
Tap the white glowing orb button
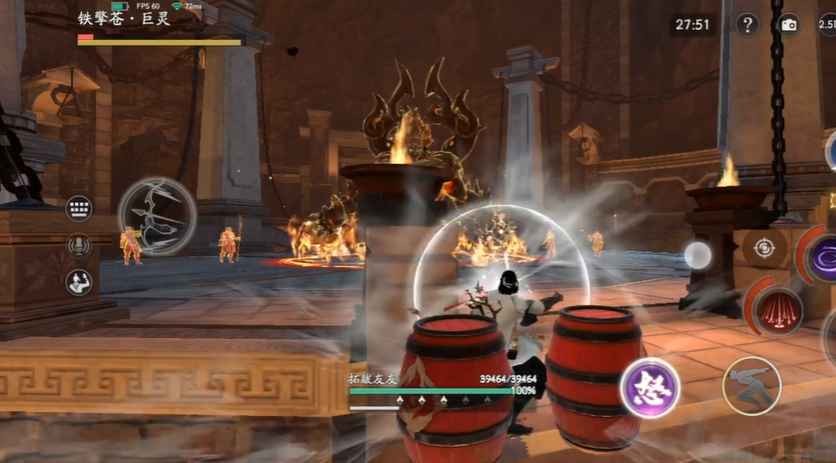click(698, 256)
